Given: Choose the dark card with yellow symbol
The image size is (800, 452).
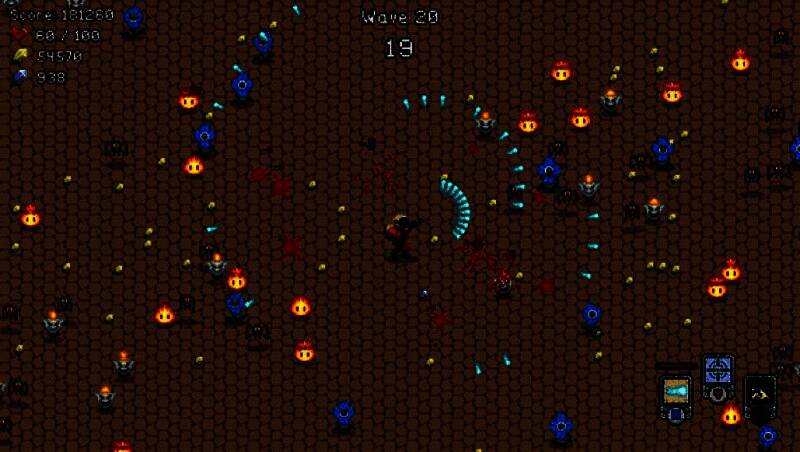Looking at the screenshot, I should (x=760, y=393).
